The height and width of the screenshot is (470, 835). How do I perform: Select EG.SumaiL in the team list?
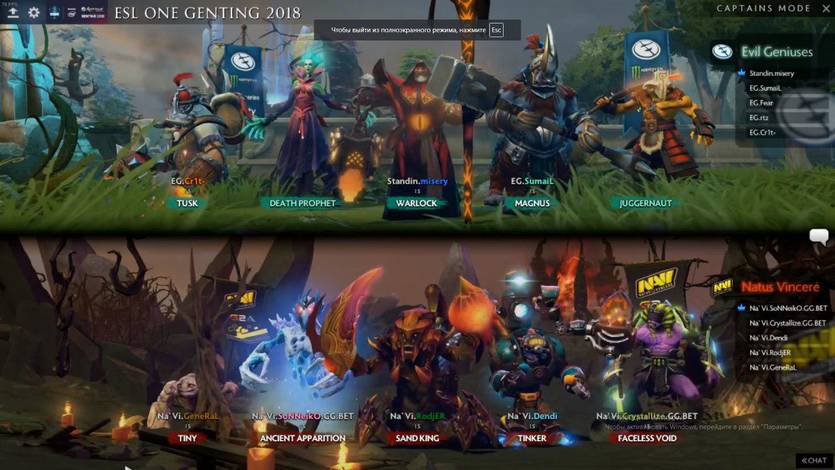click(x=765, y=88)
